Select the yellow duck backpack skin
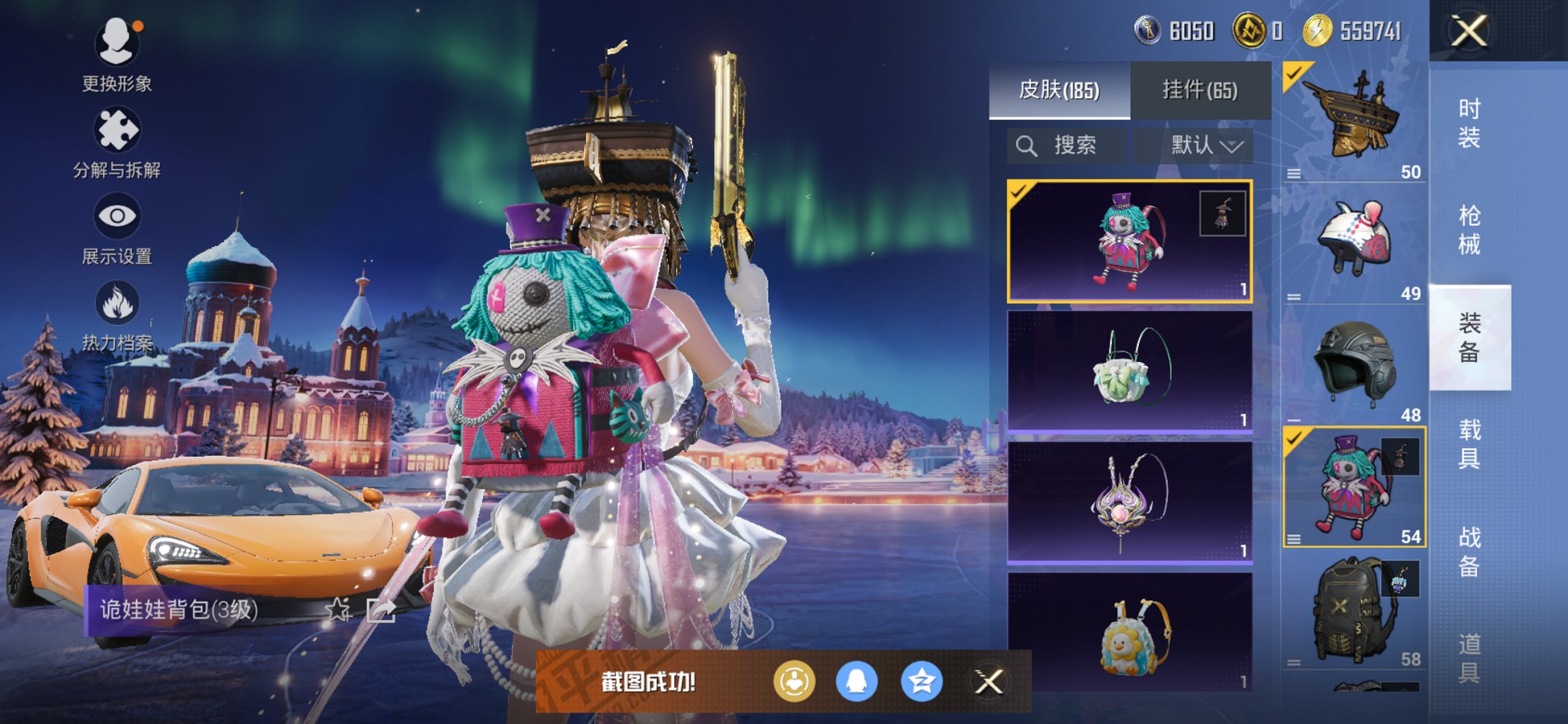 click(x=1129, y=634)
